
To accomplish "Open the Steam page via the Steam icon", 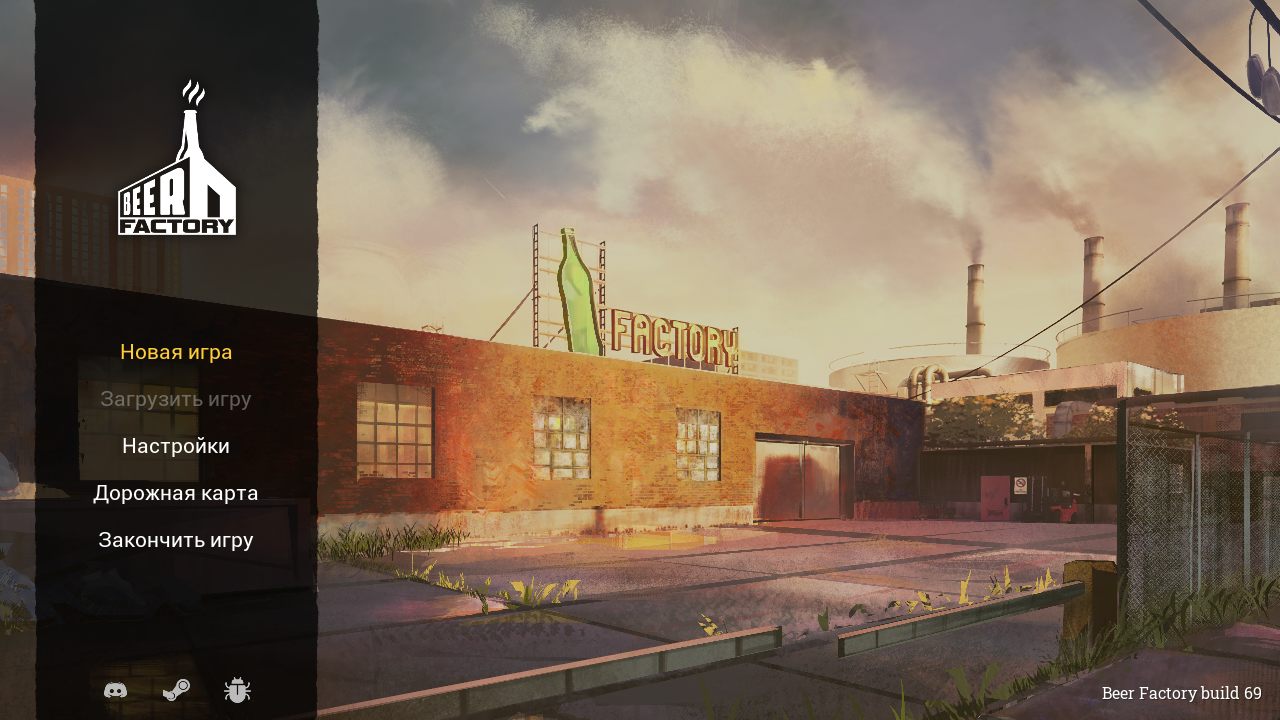I will (175, 690).
